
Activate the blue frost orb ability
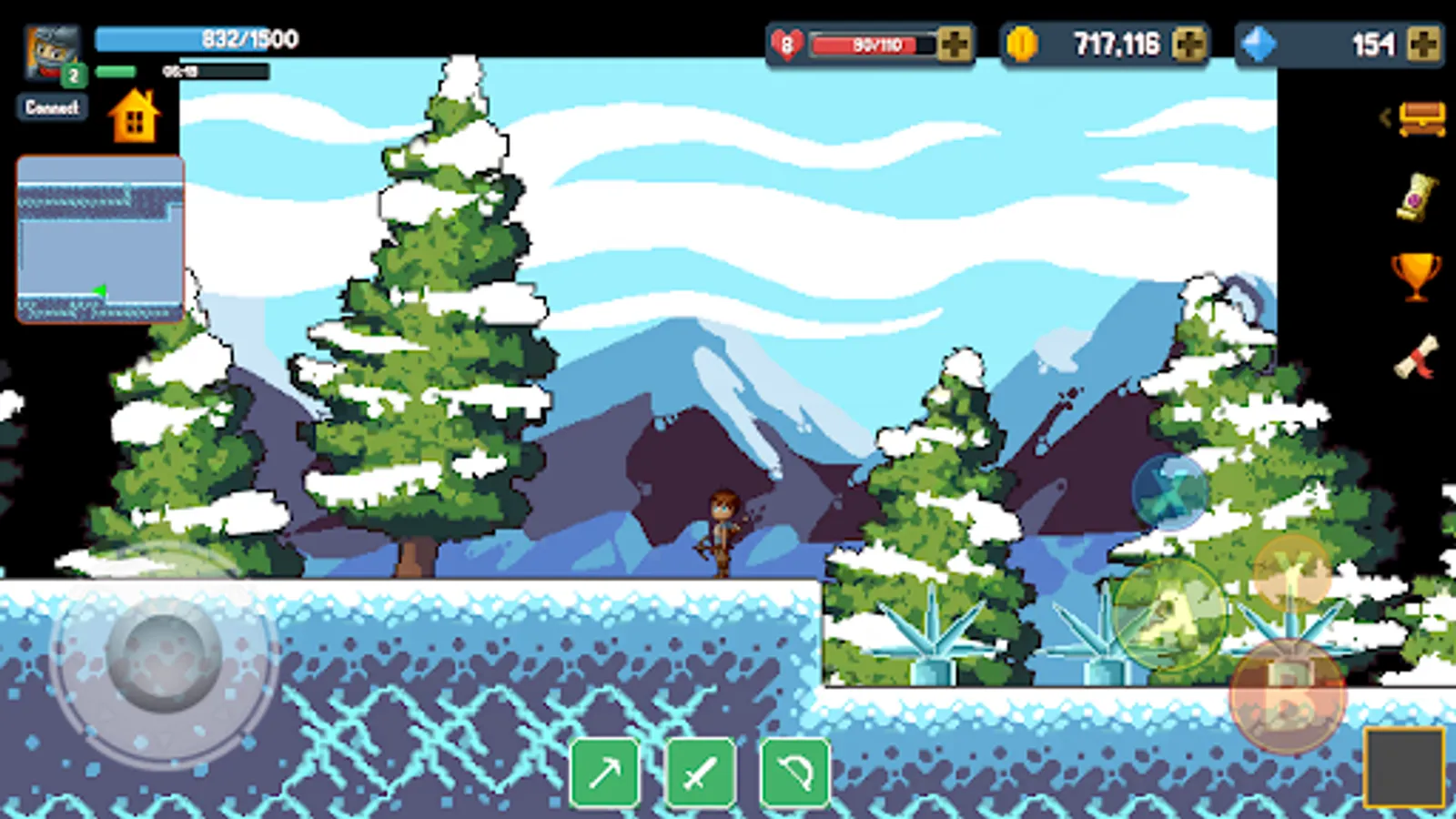1168,491
